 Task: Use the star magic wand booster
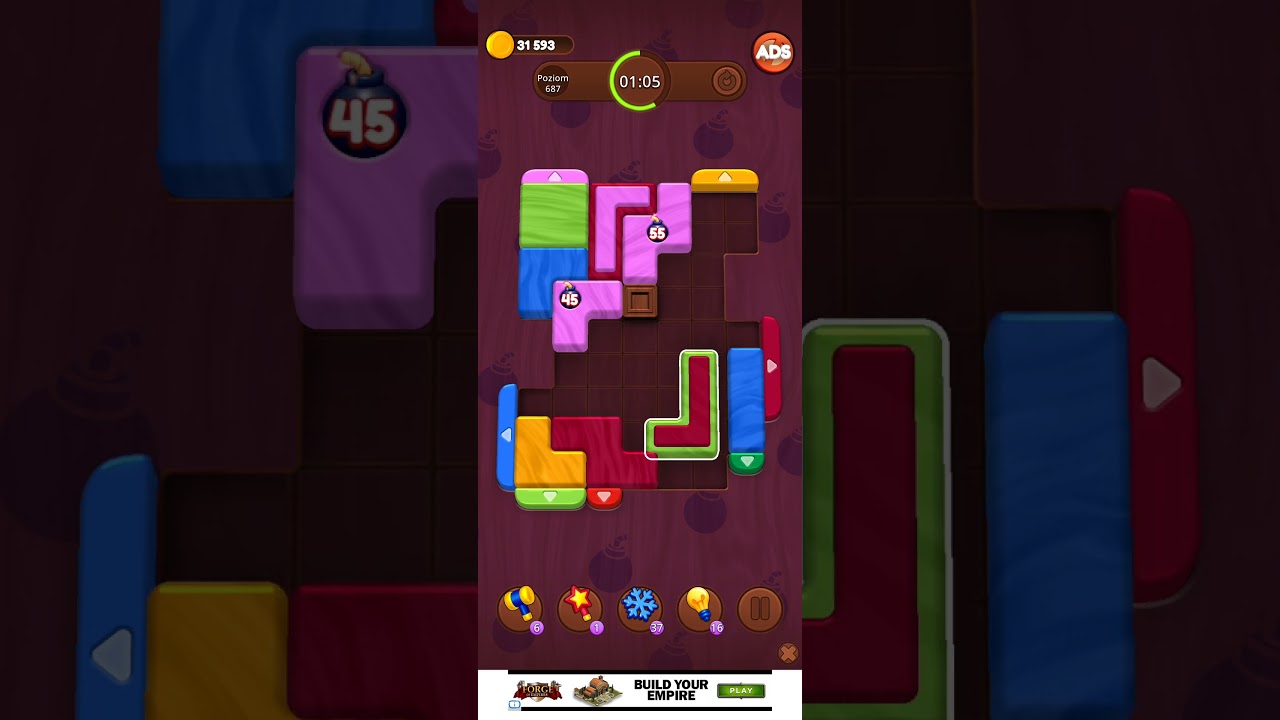tap(579, 607)
